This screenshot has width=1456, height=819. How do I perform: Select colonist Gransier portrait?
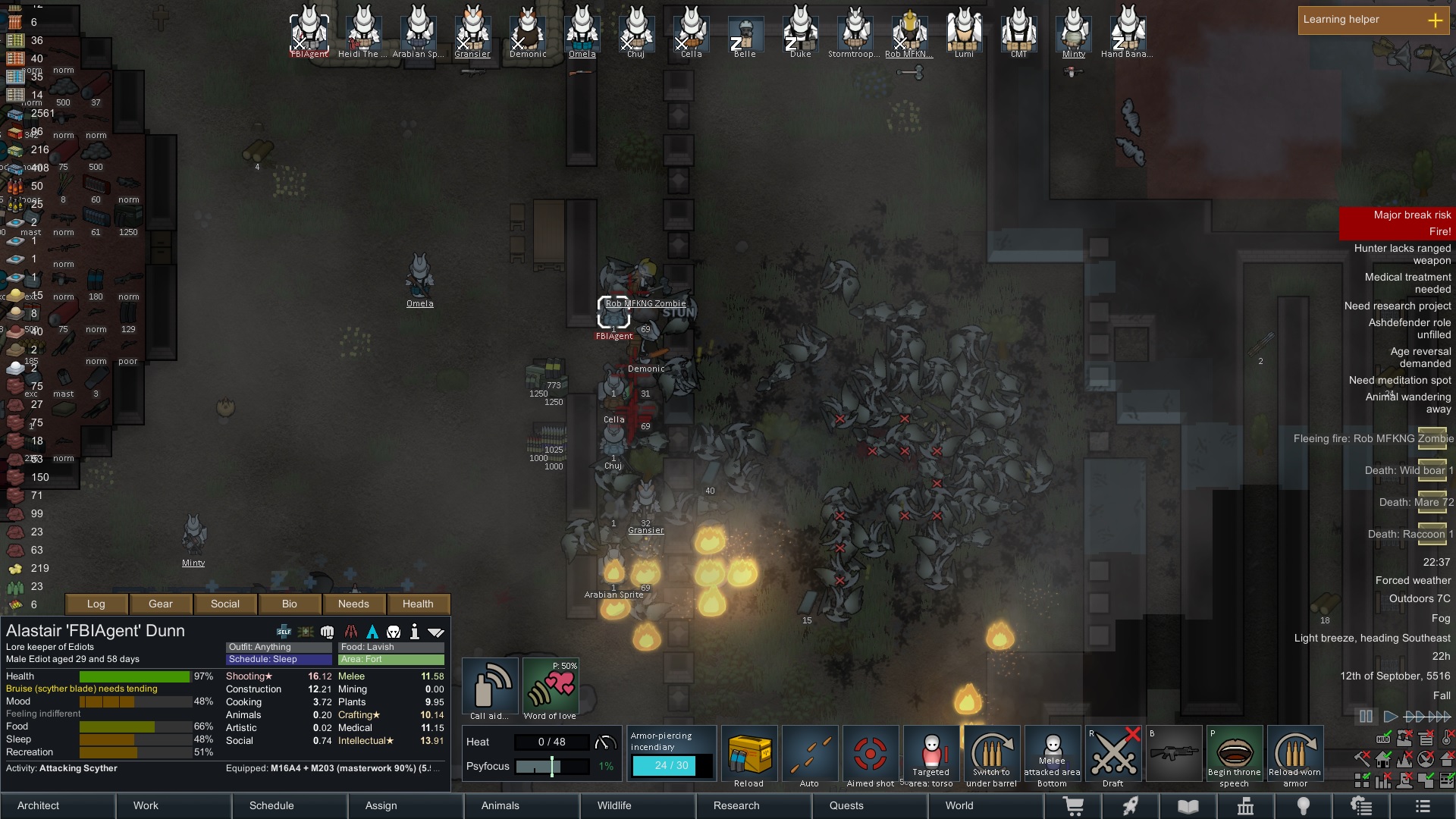[472, 32]
